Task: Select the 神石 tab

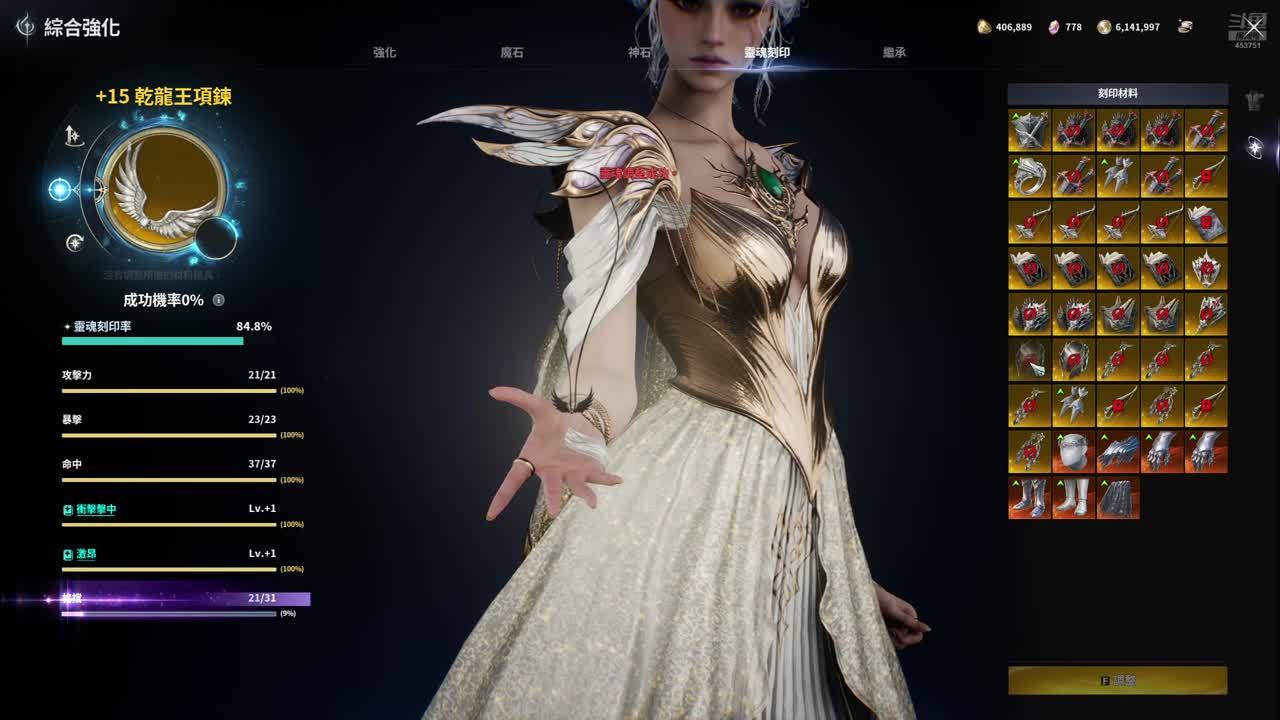Action: tap(639, 52)
